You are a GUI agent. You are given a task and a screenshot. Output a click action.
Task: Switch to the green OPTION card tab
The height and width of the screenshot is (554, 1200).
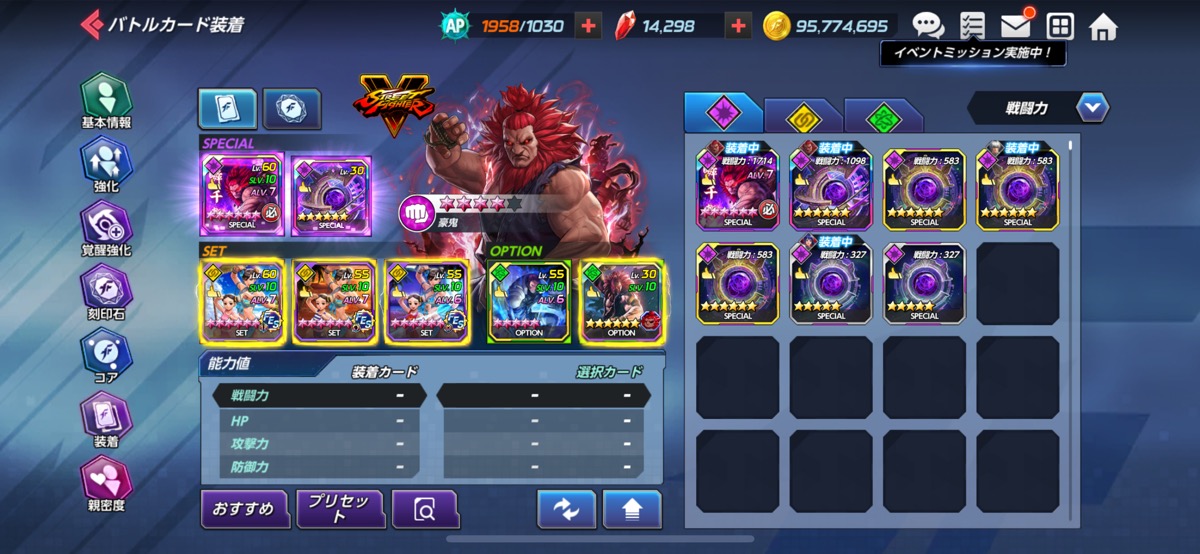click(x=882, y=116)
